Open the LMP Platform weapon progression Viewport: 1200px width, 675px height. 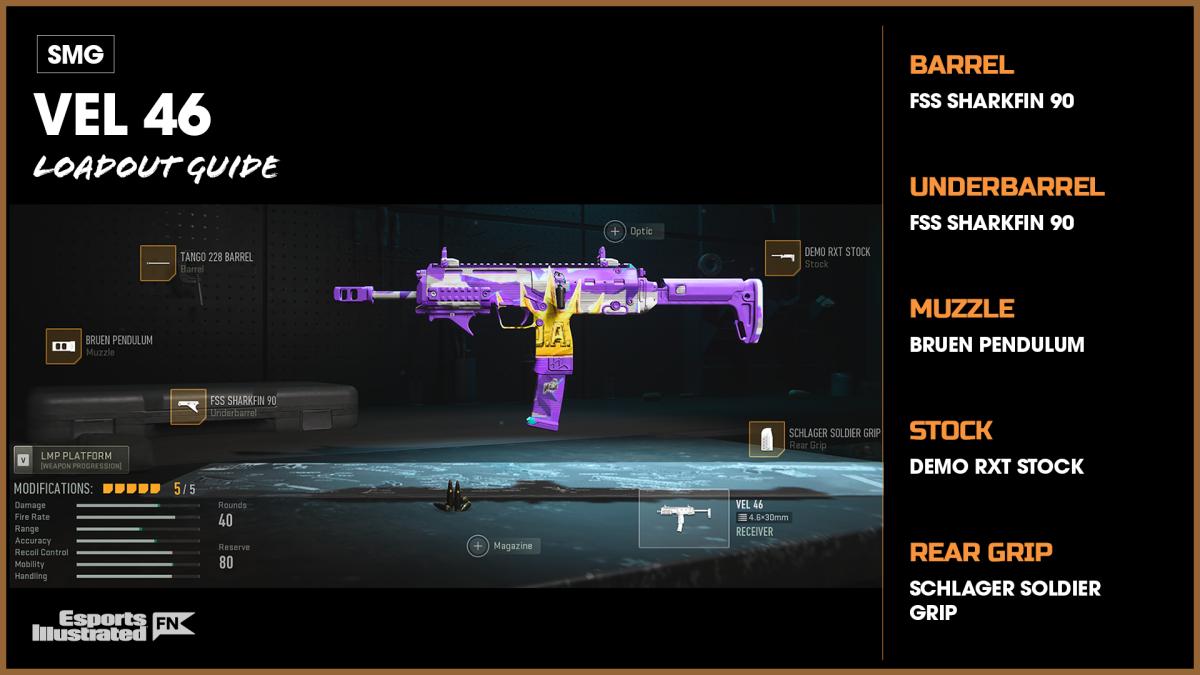coord(70,460)
